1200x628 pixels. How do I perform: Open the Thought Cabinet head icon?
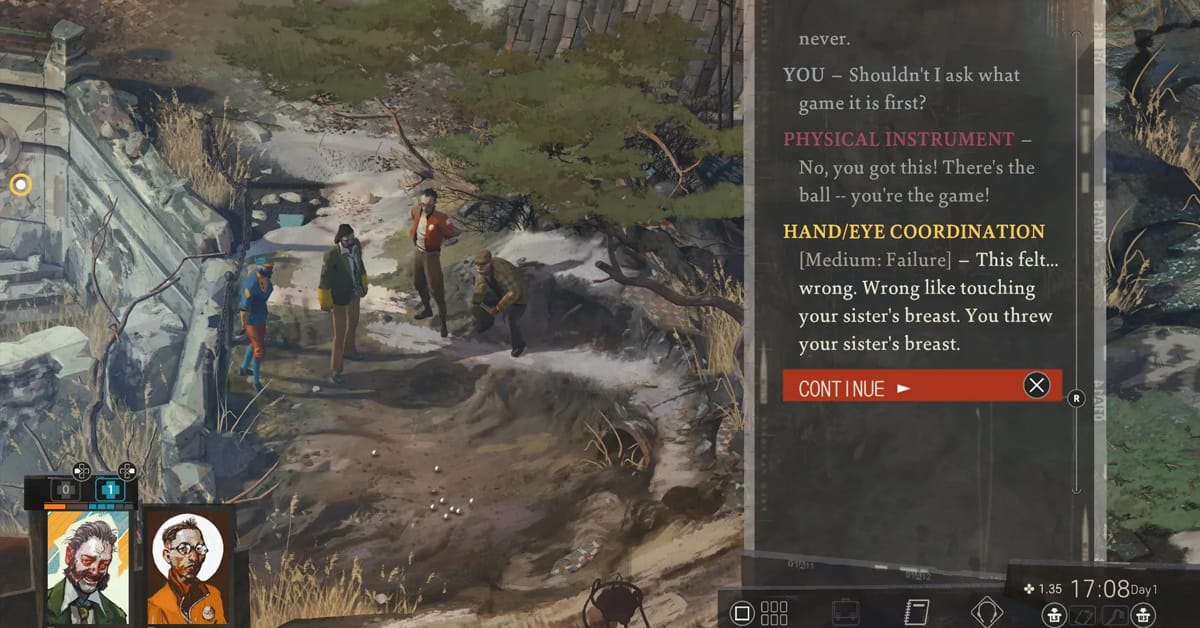(x=986, y=611)
